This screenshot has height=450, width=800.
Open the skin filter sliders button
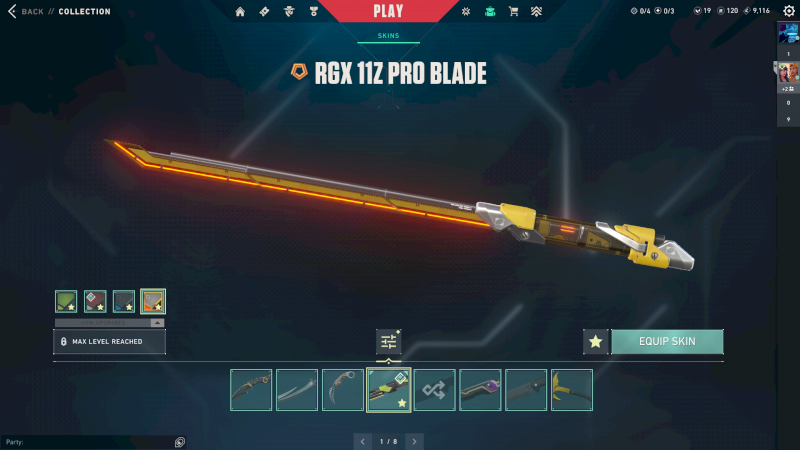[388, 342]
